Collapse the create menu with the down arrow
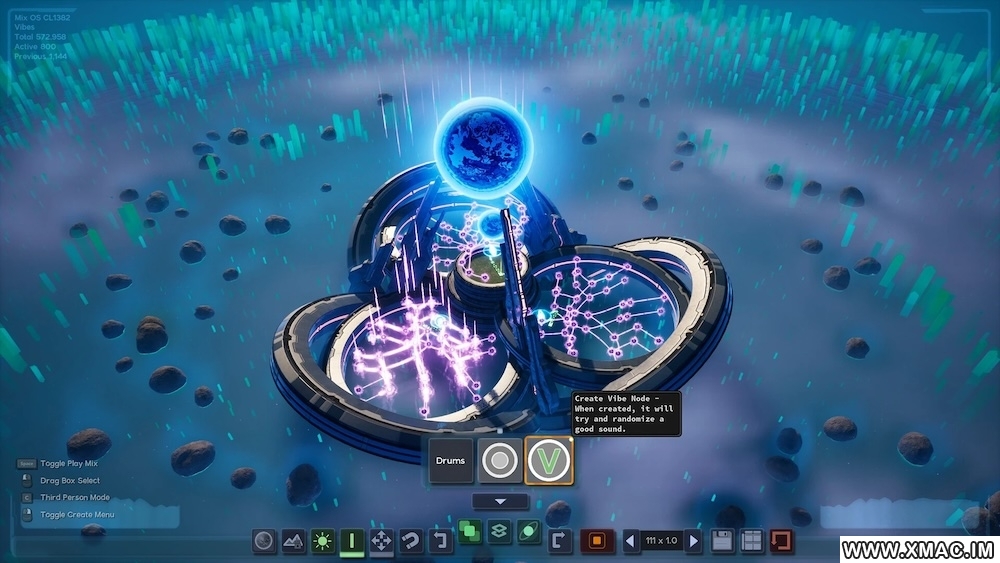This screenshot has height=563, width=1000. [499, 501]
